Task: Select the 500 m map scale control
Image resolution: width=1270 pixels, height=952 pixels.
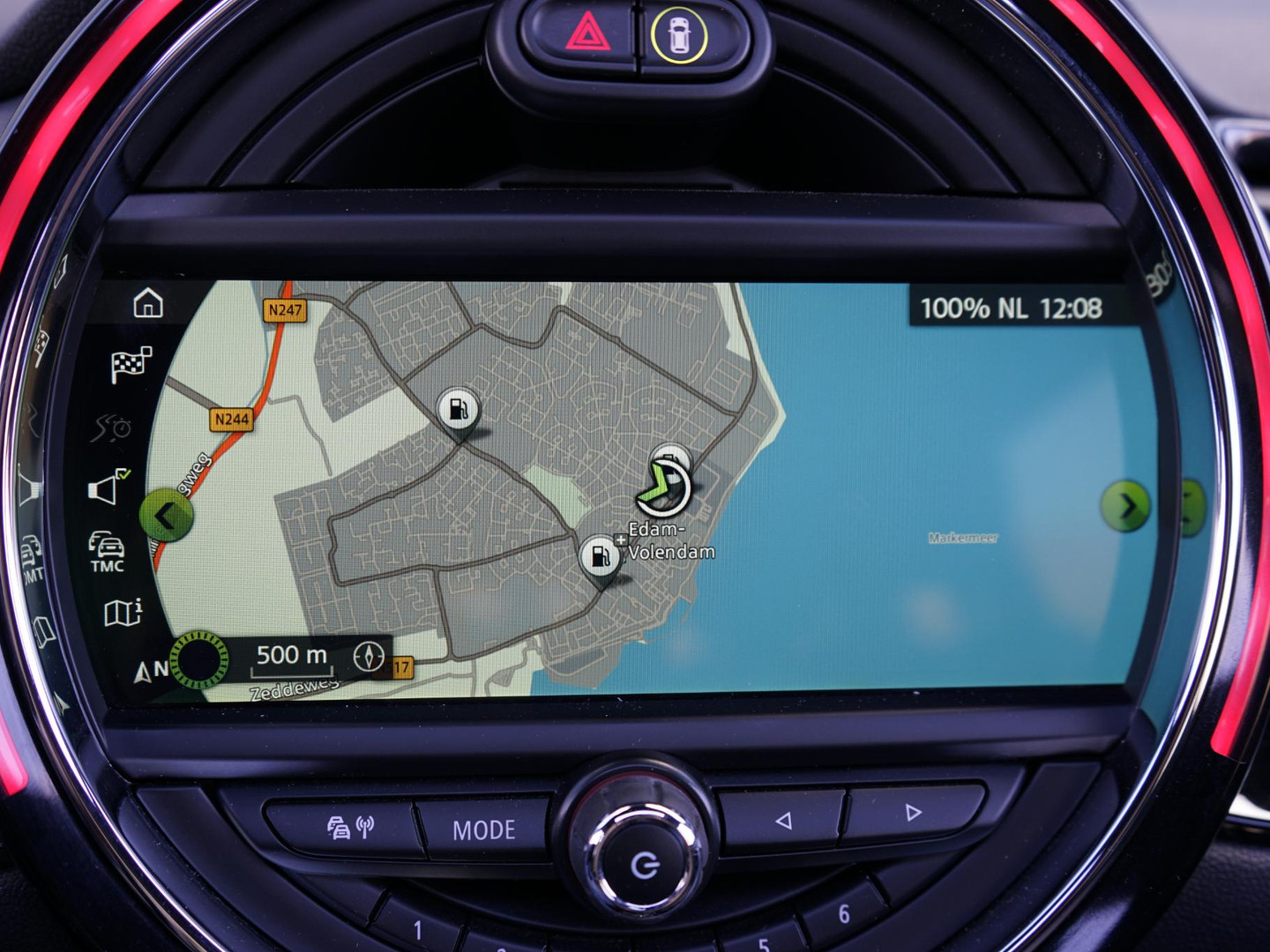Action: tap(291, 657)
